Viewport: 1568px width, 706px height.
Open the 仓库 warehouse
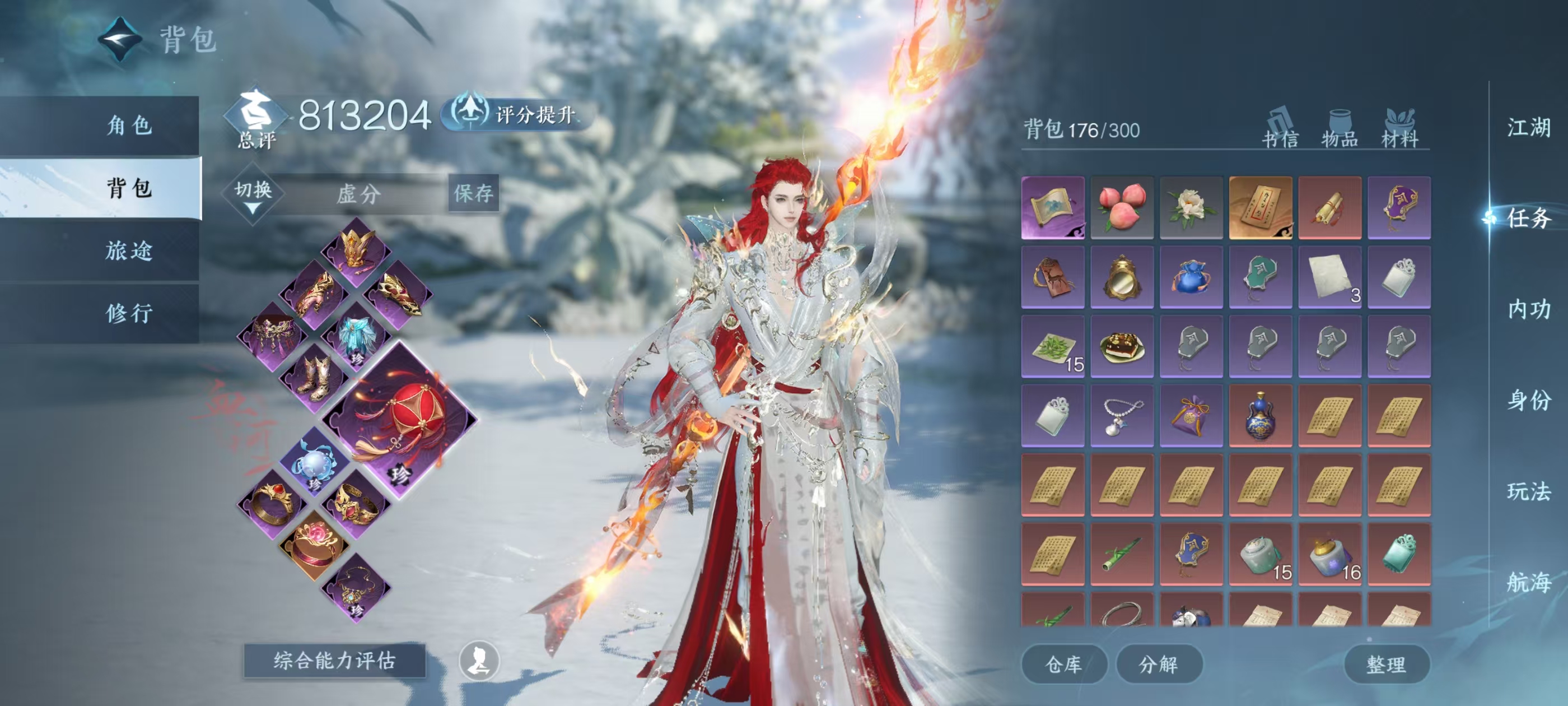click(1063, 664)
